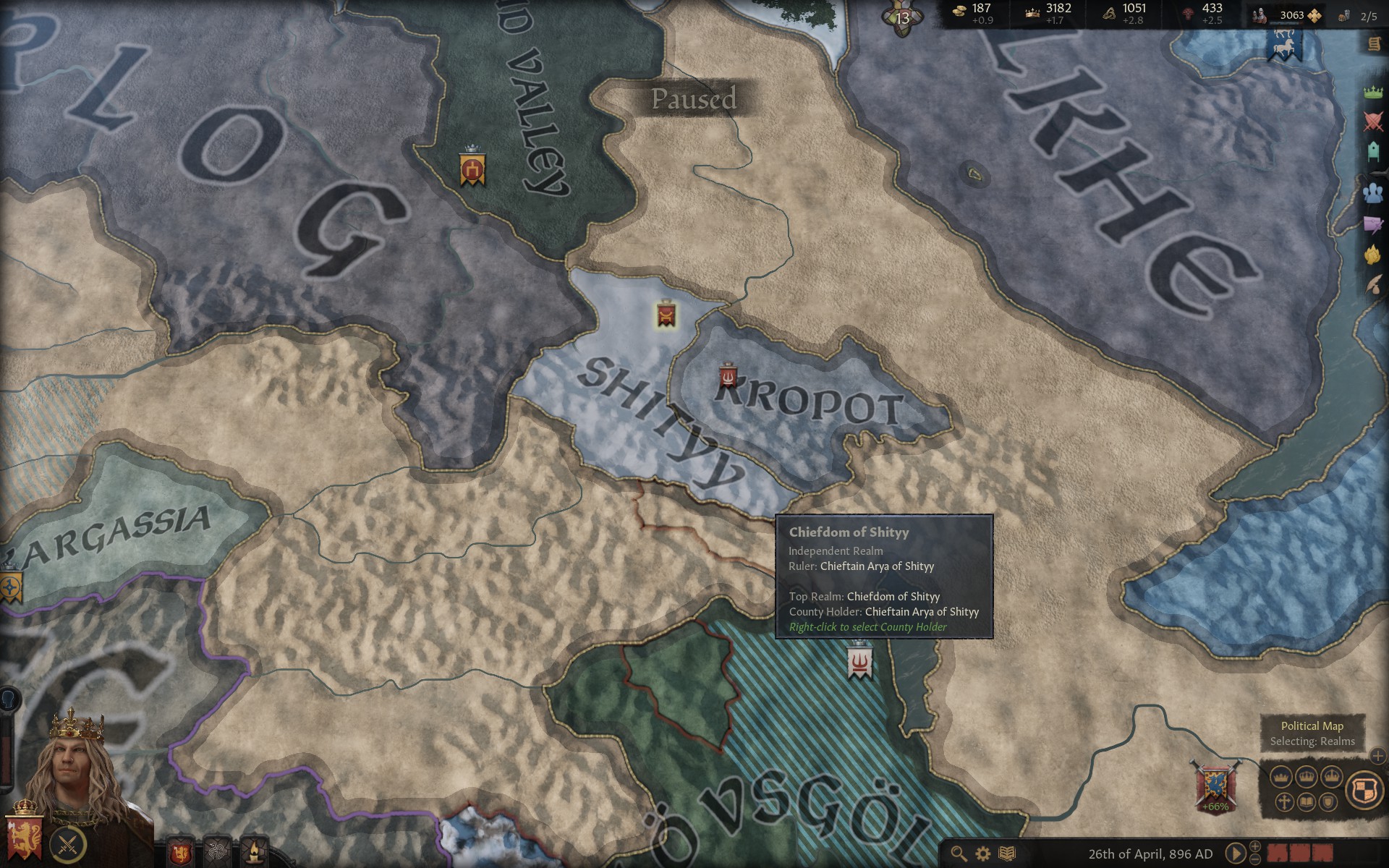Expand additional map modes with plus button

tap(1378, 756)
